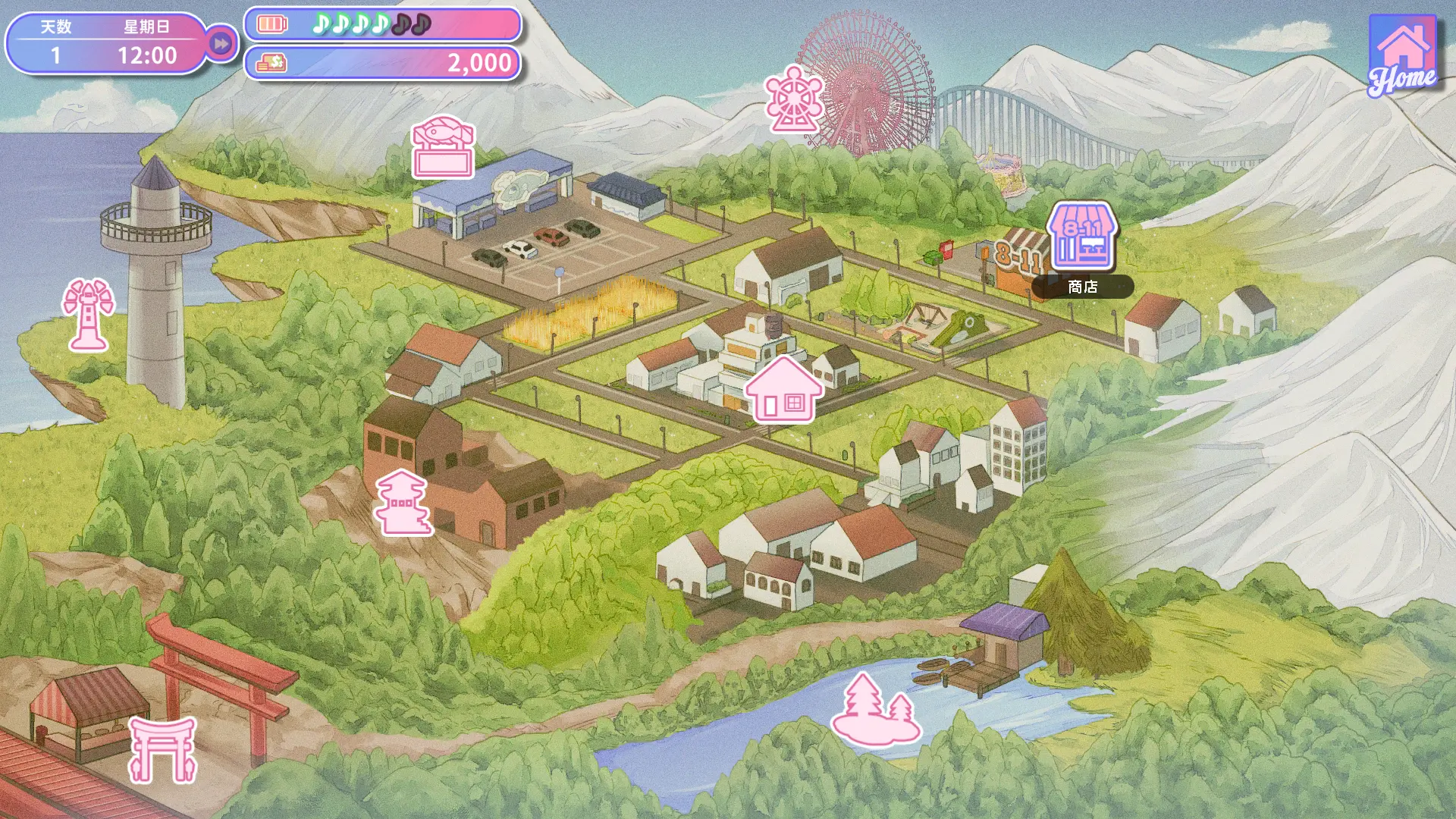Viewport: 1456px width, 819px height.
Task: Open the Ferris wheel amusement park marker
Action: click(x=793, y=99)
